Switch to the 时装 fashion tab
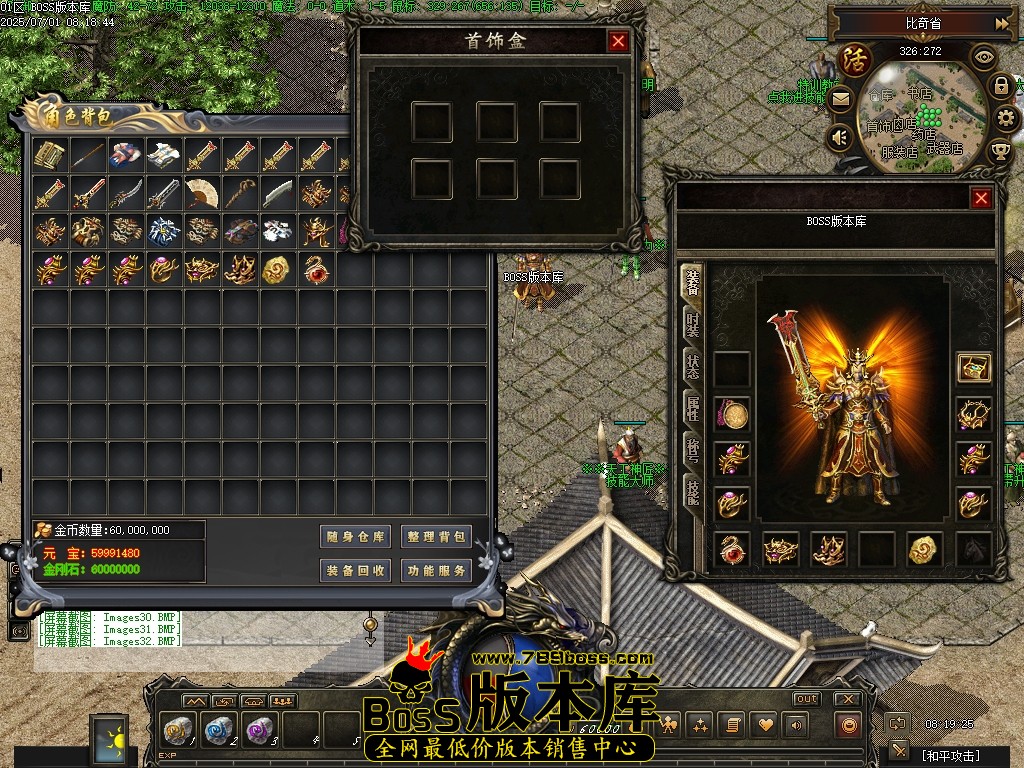 (x=692, y=324)
